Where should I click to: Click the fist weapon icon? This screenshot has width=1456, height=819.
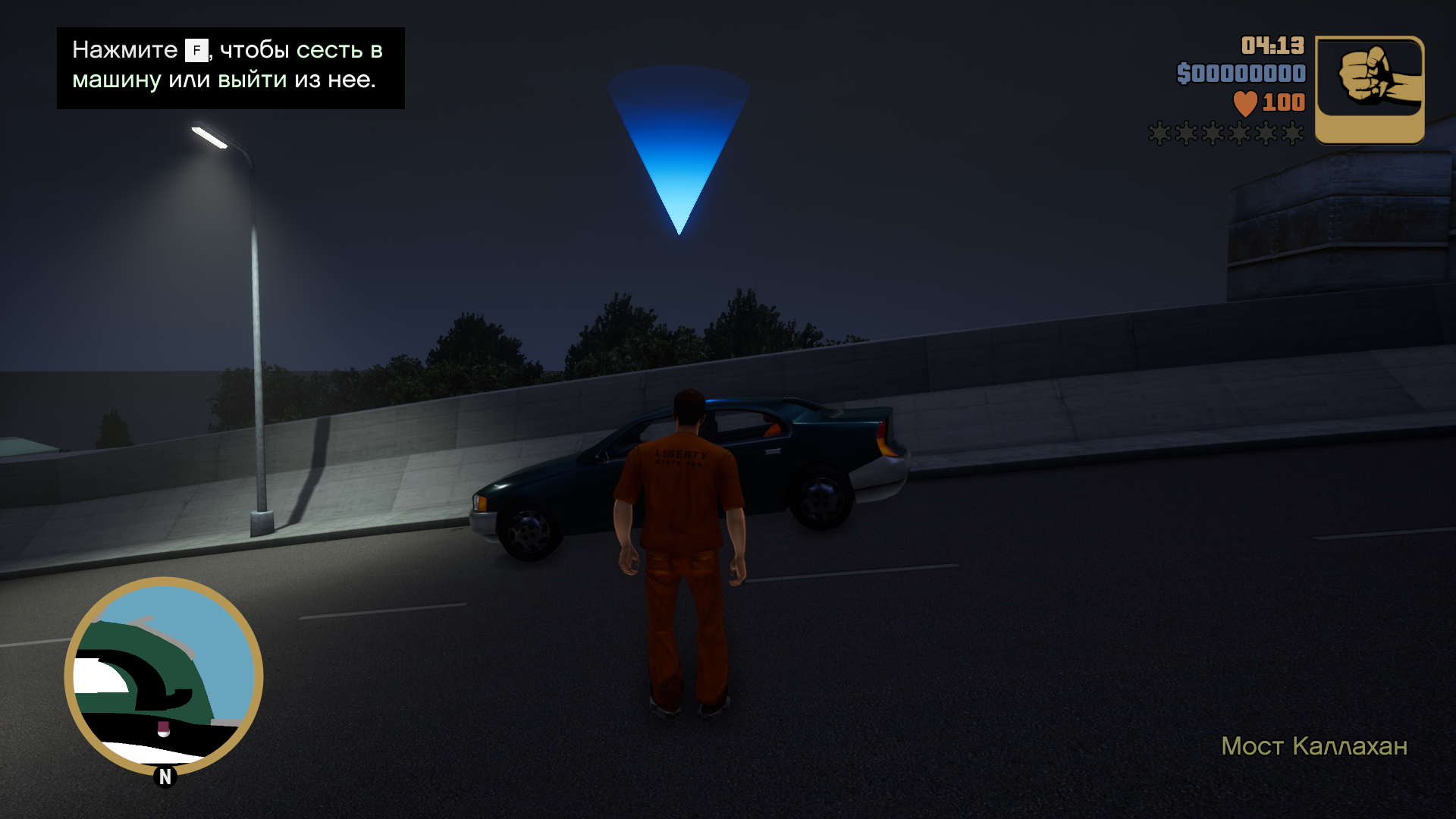(x=1369, y=89)
